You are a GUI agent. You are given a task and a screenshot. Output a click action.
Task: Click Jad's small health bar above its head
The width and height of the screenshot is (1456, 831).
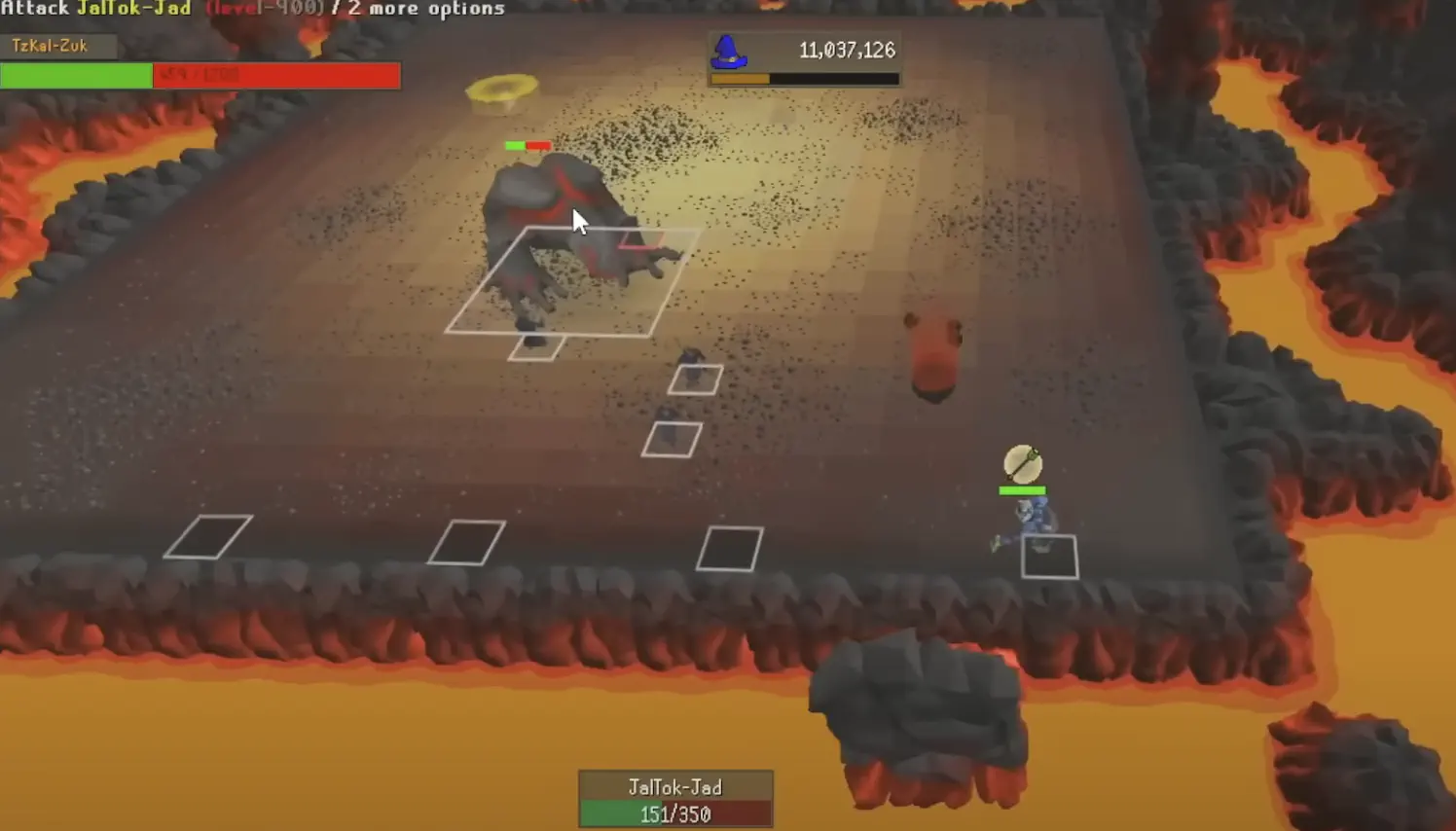[x=527, y=144]
